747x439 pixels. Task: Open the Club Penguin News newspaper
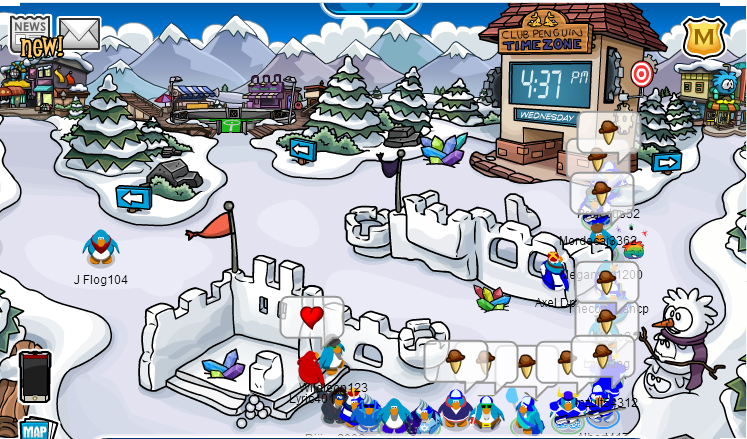pos(32,35)
